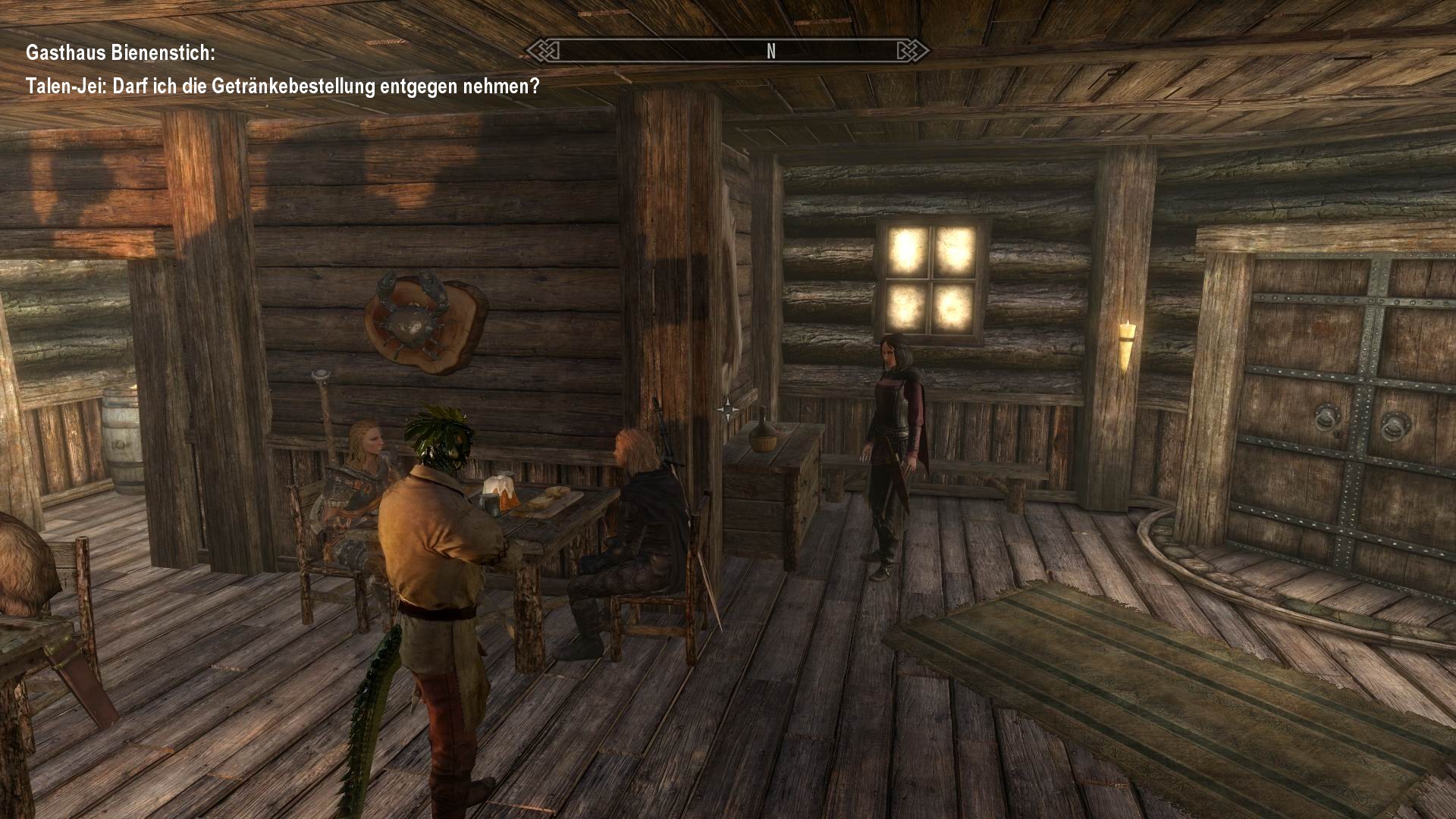This screenshot has width=1456, height=819.
Task: Click the Gasthaus Bienenstich subtitle heading
Action: tap(121, 53)
